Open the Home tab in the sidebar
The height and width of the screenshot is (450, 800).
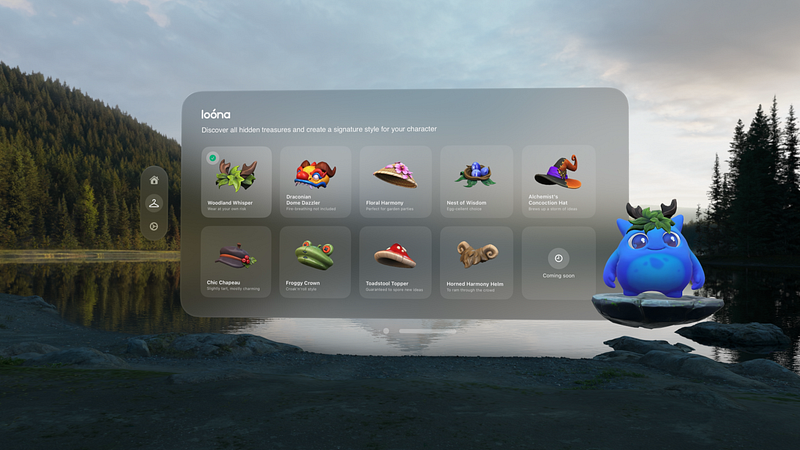154,180
